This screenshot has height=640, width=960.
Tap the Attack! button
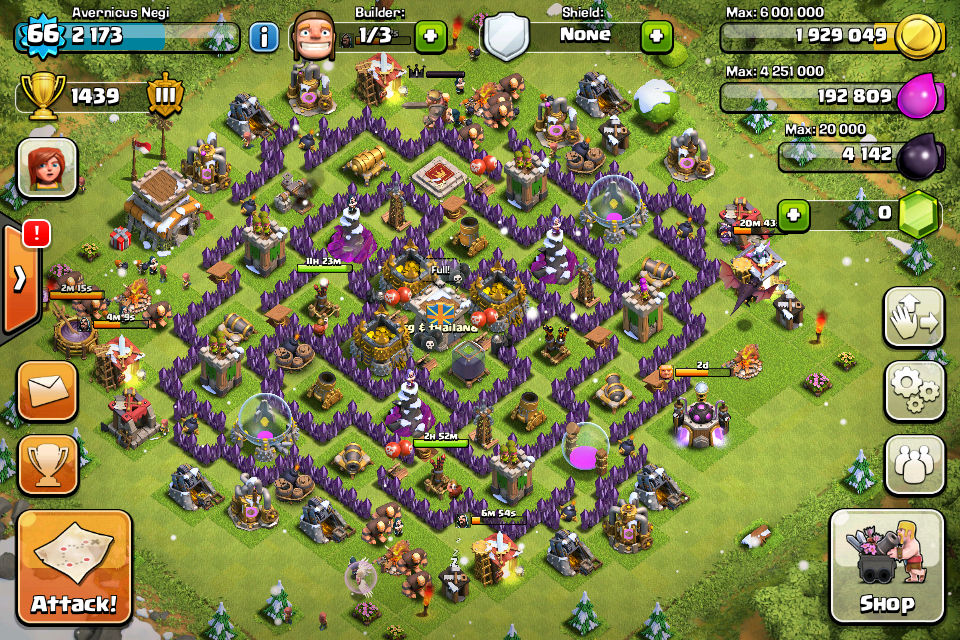(x=74, y=568)
